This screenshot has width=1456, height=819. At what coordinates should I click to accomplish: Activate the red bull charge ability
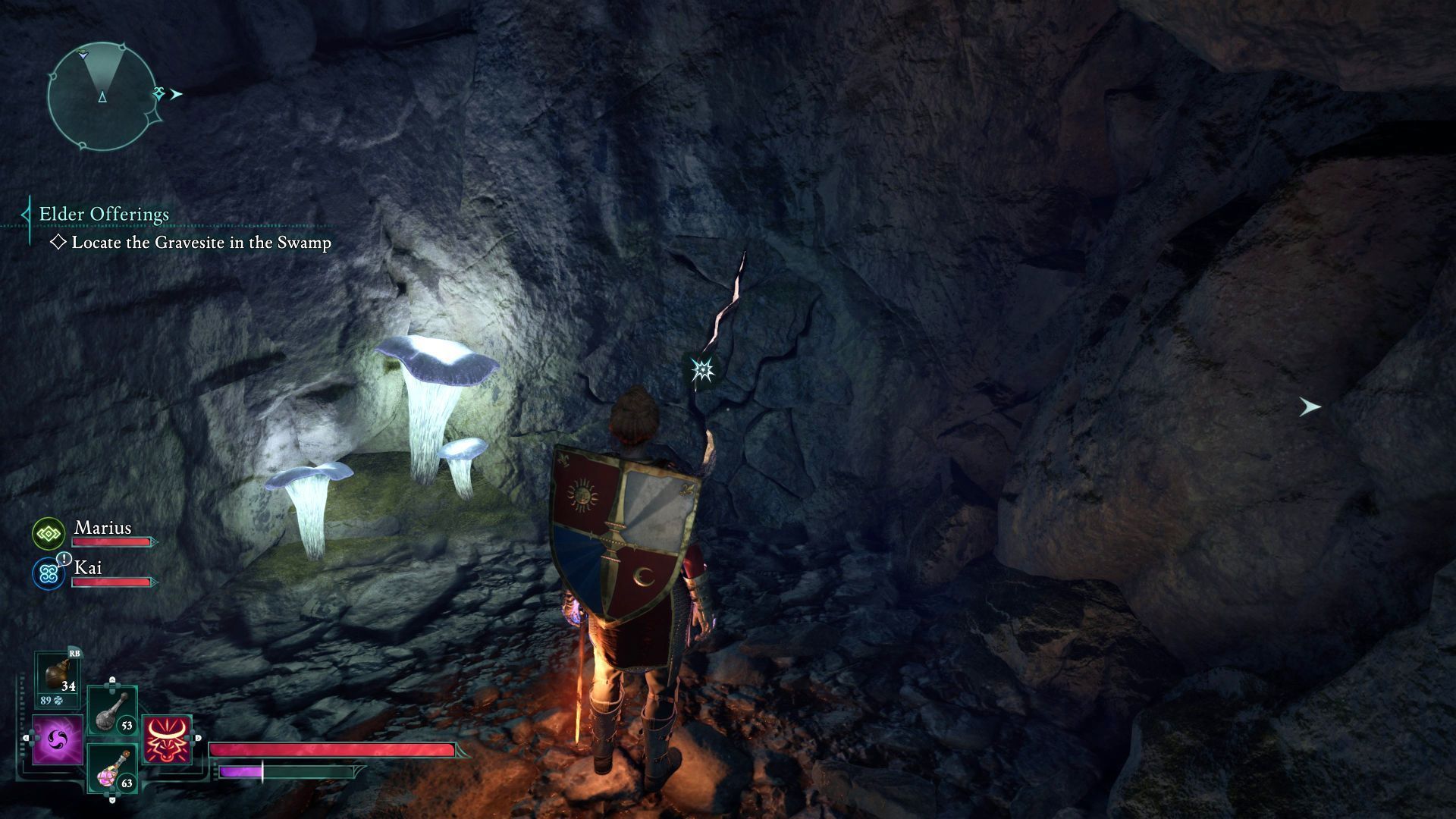168,739
